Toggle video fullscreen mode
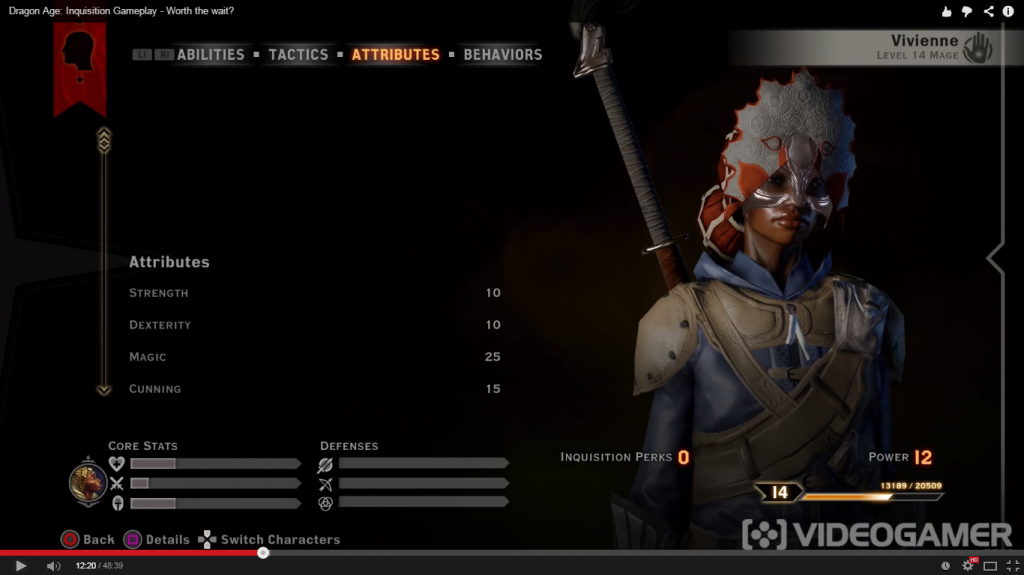1024x575 pixels. [1013, 566]
